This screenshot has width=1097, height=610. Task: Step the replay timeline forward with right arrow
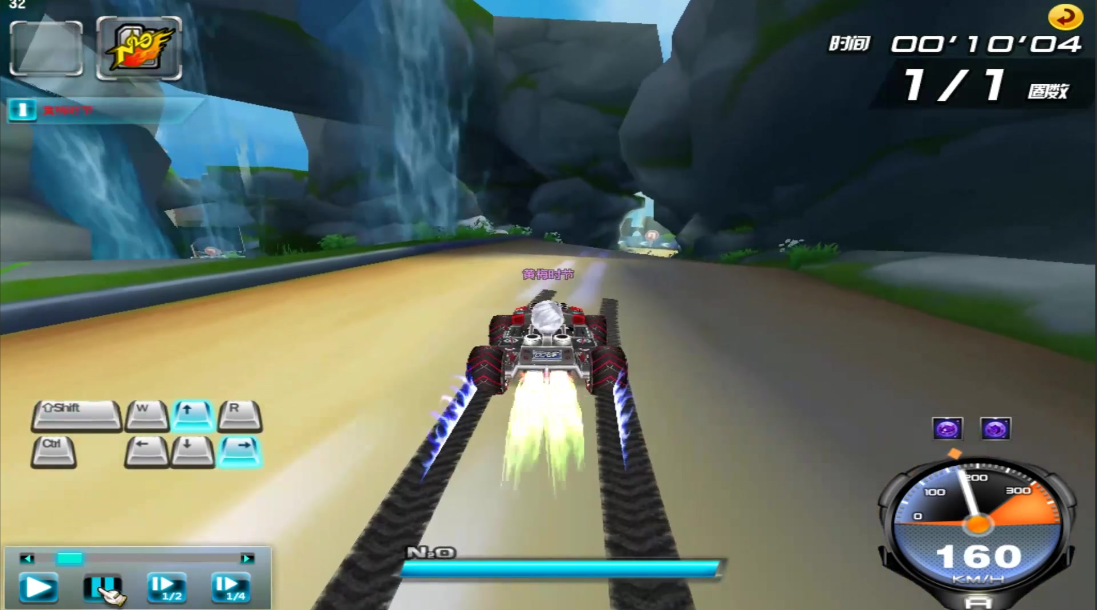246,558
